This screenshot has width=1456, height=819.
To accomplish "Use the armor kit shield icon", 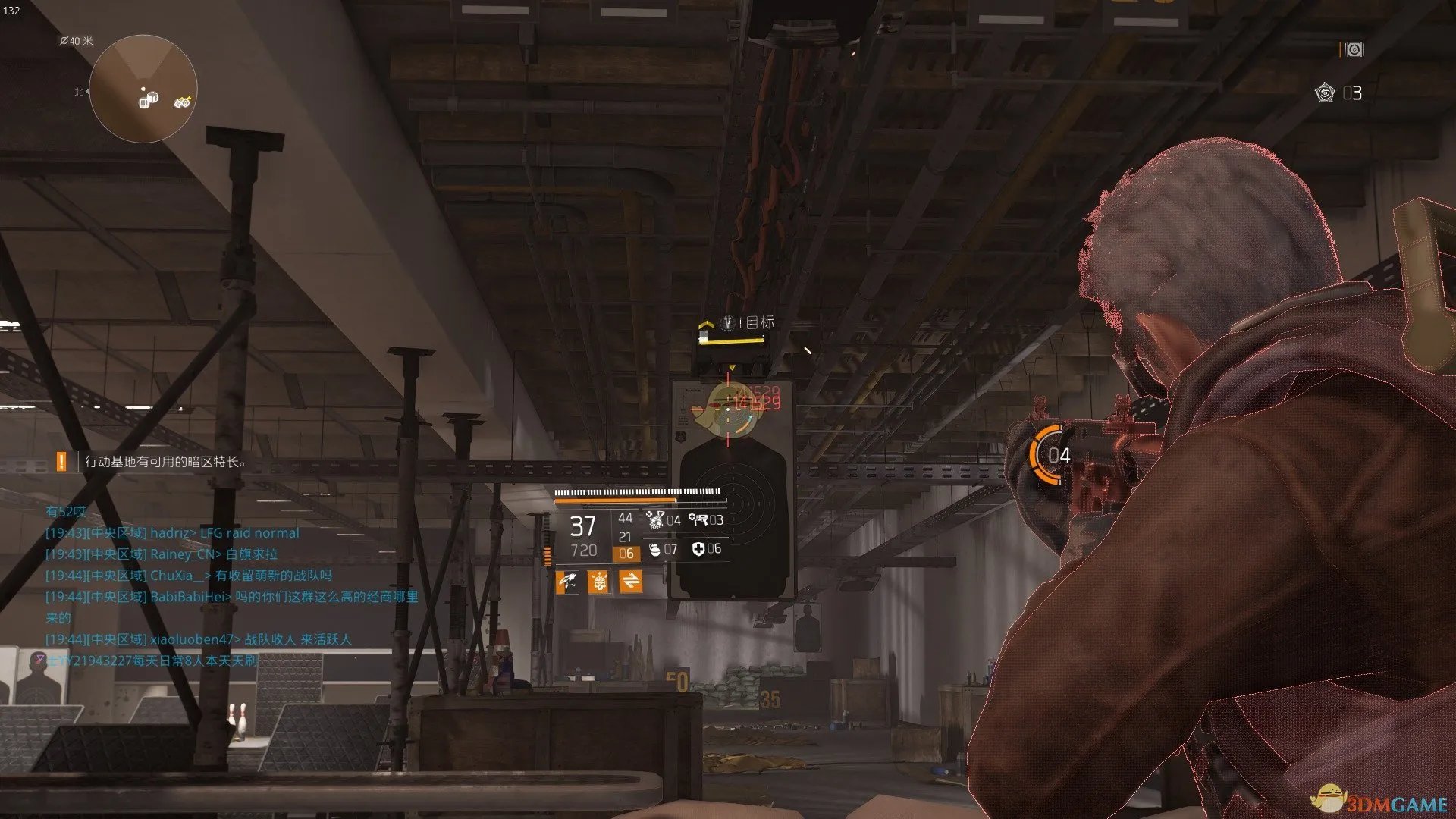I will tap(698, 549).
